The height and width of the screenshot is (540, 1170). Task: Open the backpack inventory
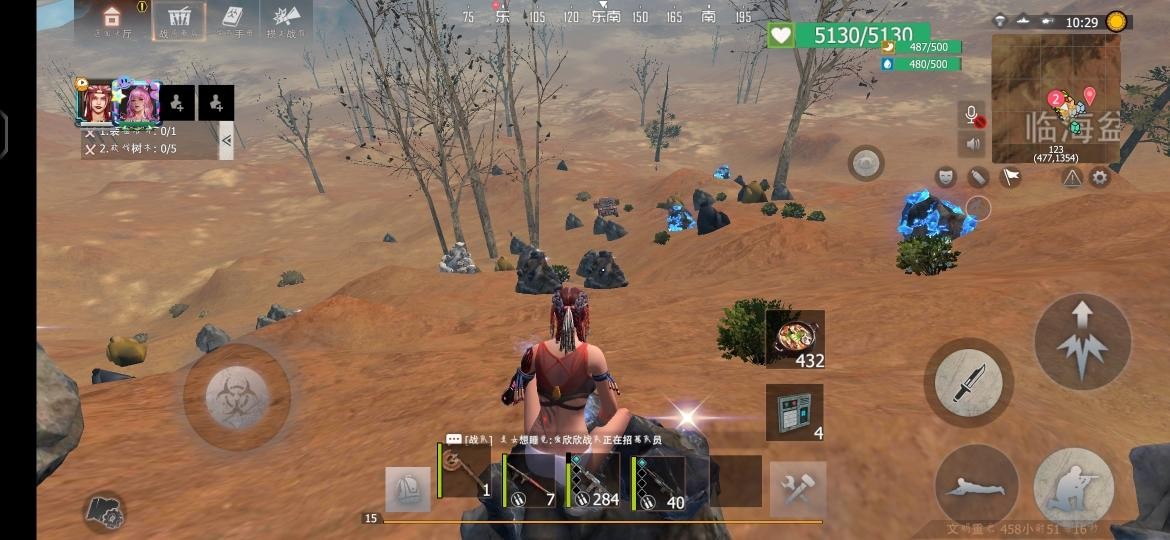click(408, 489)
